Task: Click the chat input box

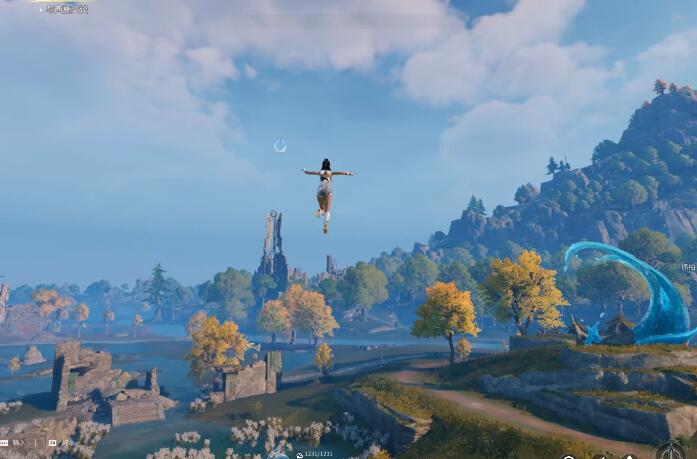Action: (19, 442)
